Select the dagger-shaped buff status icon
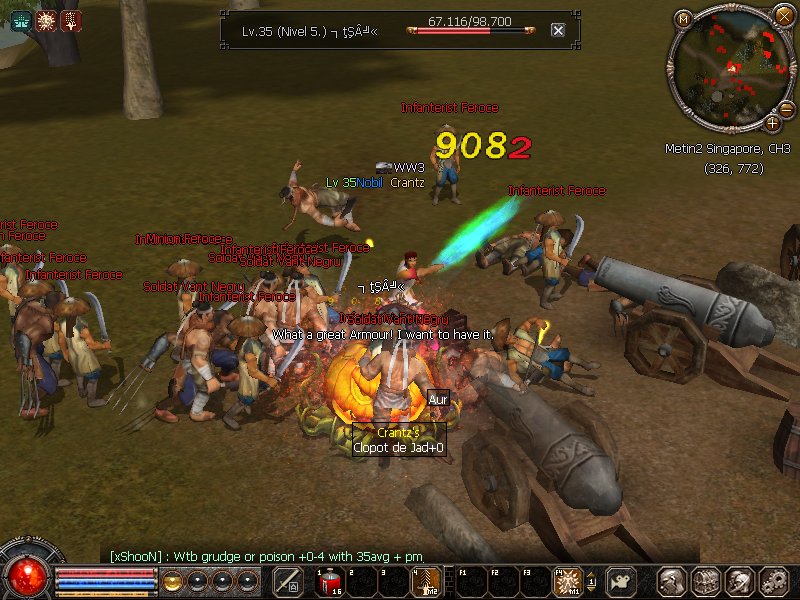The image size is (800, 600). pos(71,20)
